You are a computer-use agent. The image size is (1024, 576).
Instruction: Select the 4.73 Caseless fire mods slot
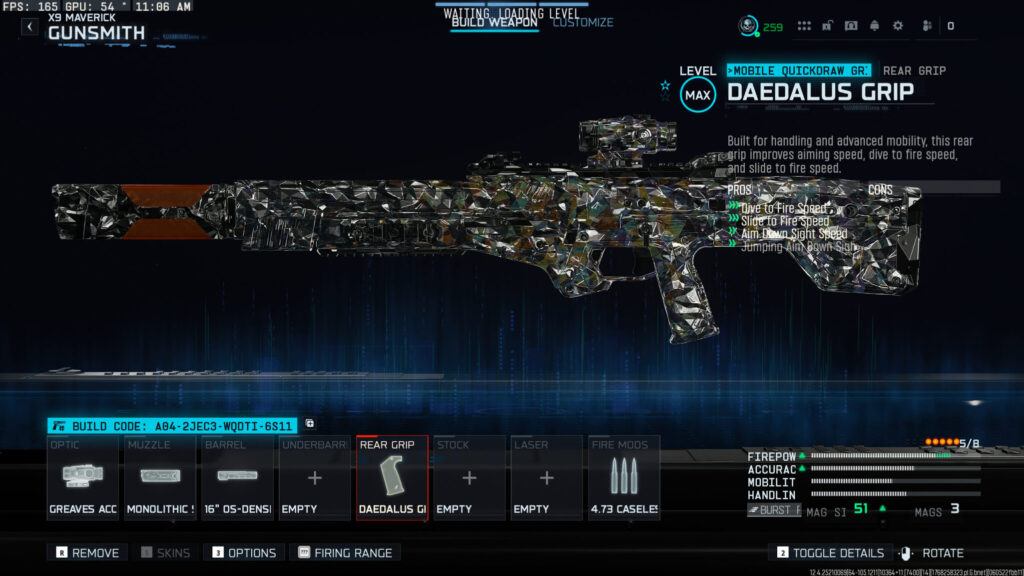tap(624, 477)
